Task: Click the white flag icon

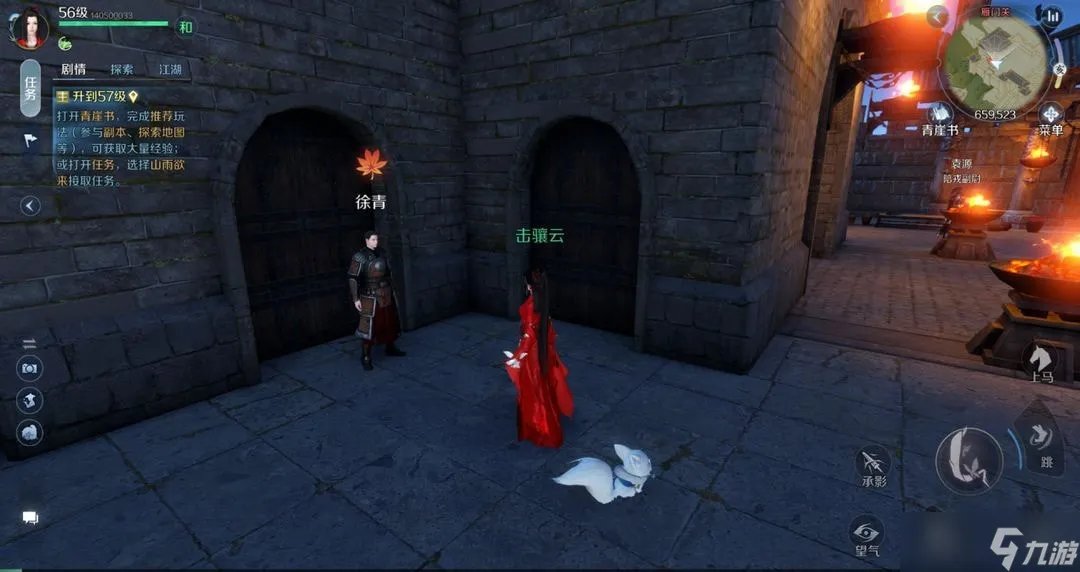Action: click(x=30, y=140)
